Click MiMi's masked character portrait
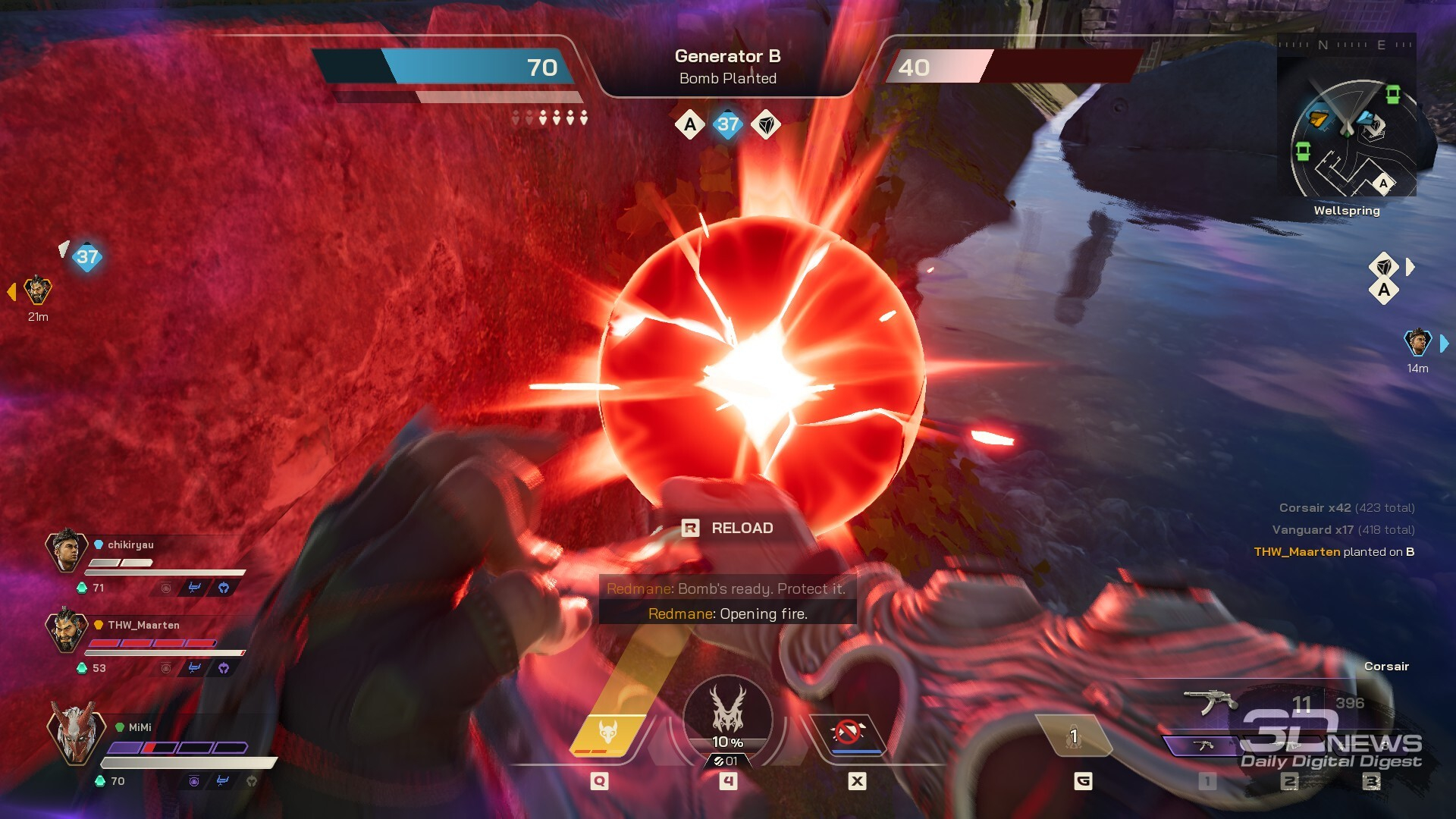The height and width of the screenshot is (819, 1456). tap(74, 732)
